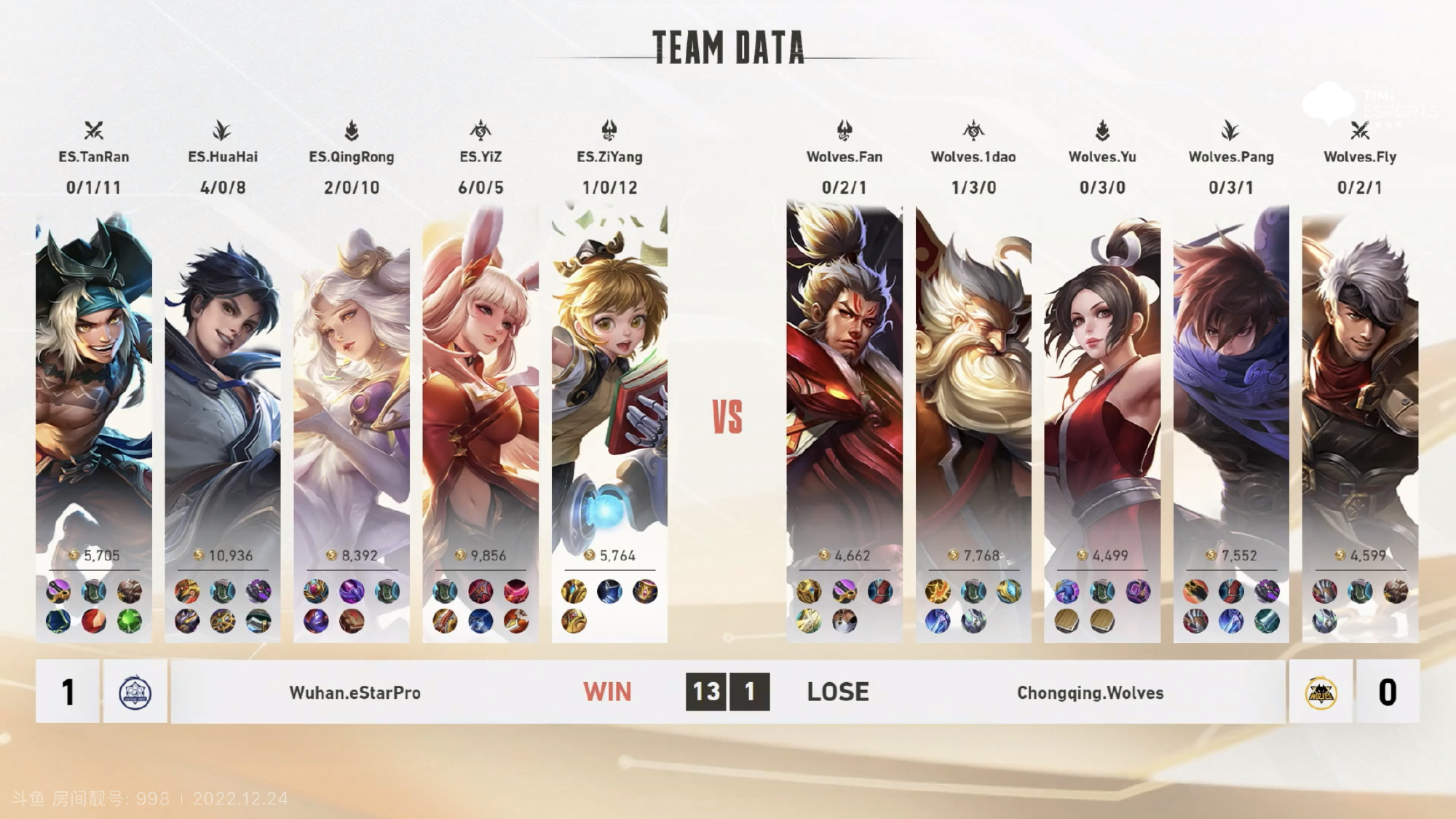Click the role icon above Wolves.Yu
The image size is (1456, 819).
click(x=1102, y=130)
